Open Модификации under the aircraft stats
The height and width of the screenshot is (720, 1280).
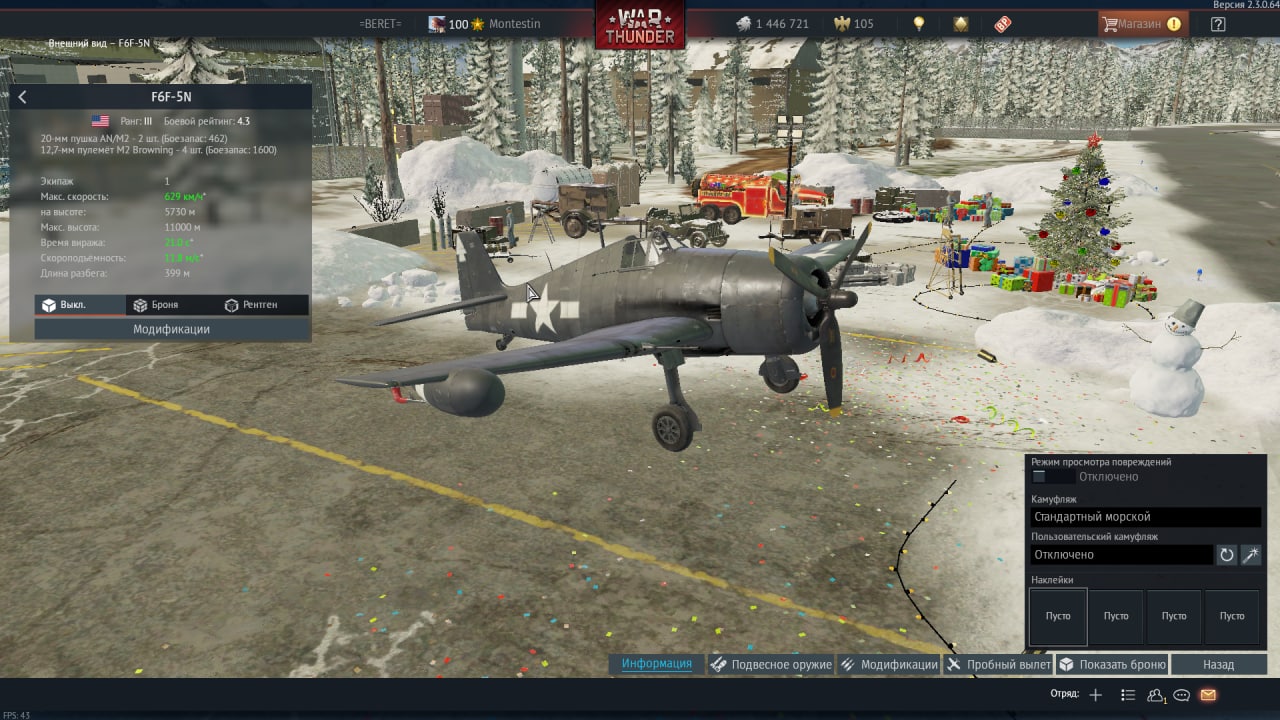click(x=171, y=329)
